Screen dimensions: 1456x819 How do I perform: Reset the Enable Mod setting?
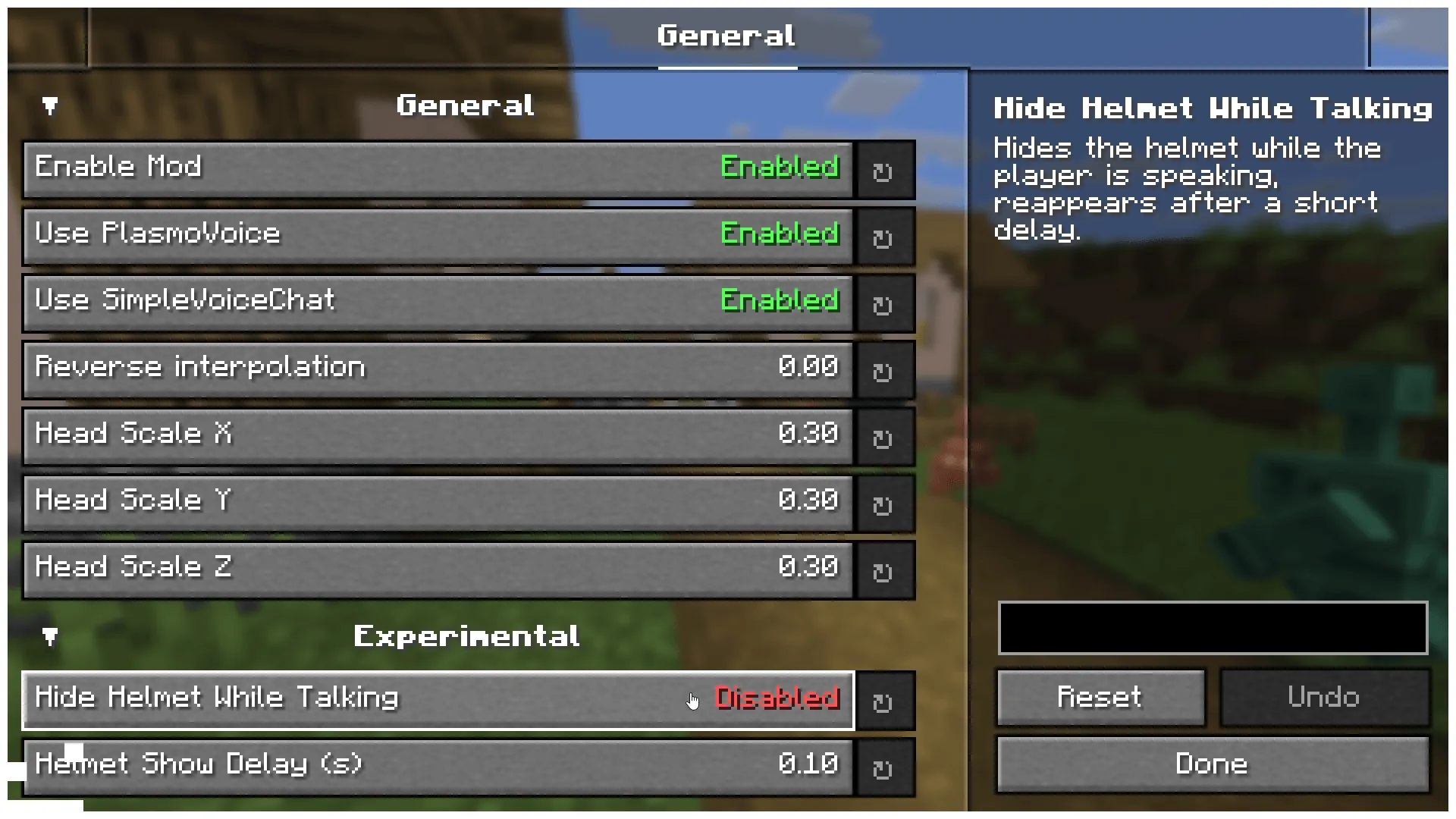(x=884, y=170)
